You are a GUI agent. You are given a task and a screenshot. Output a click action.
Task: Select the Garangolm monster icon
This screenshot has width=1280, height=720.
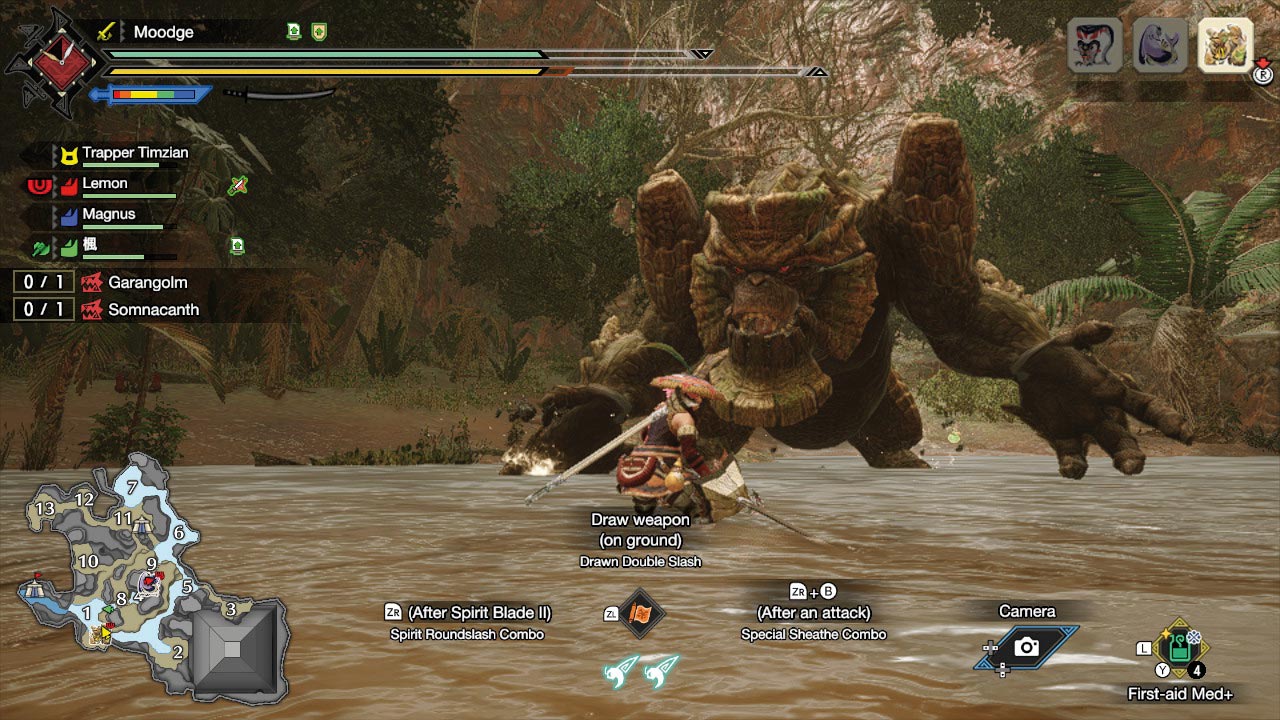click(1225, 45)
